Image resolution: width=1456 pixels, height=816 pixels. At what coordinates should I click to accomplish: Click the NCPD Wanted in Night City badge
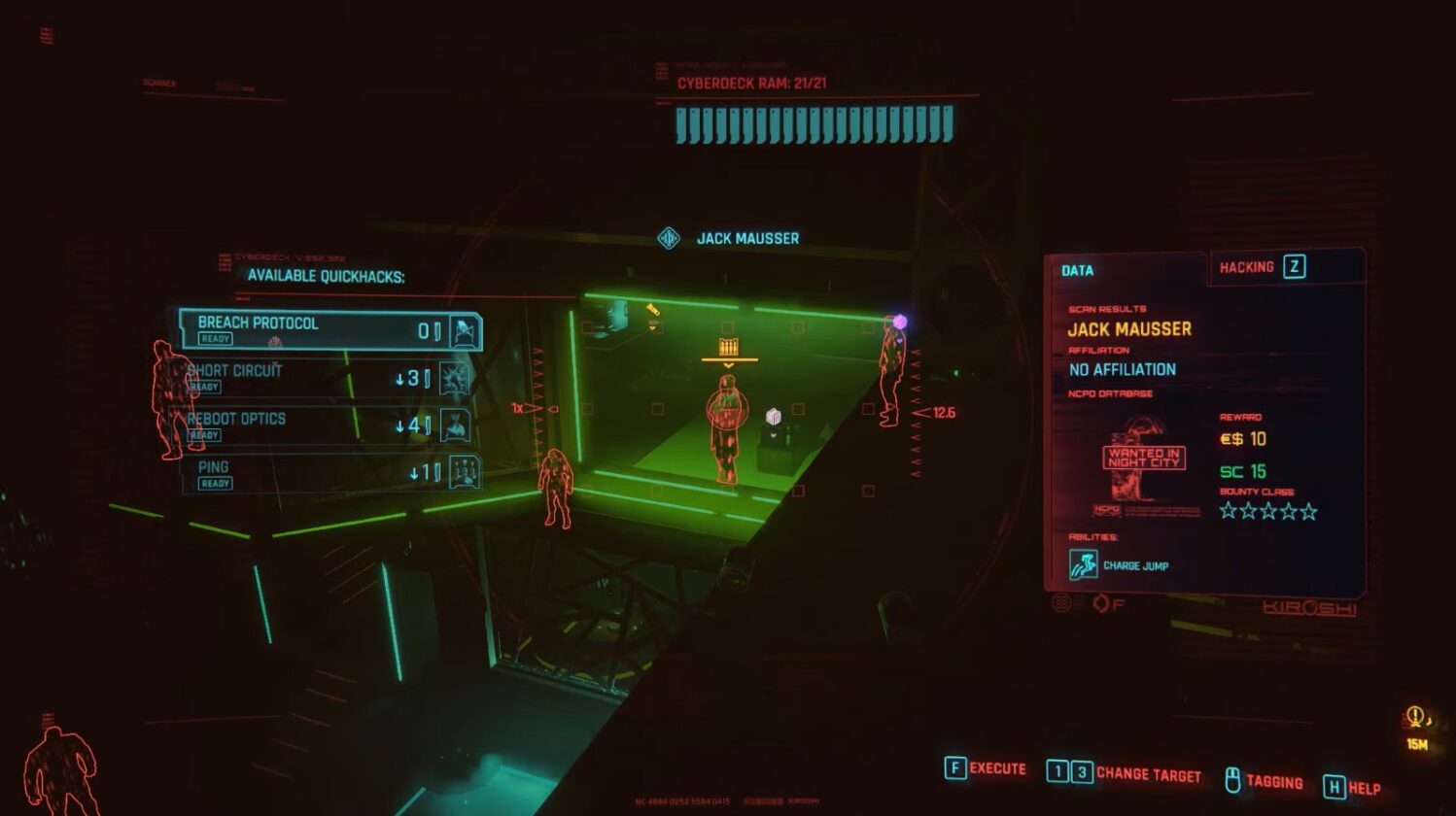[x=1143, y=456]
